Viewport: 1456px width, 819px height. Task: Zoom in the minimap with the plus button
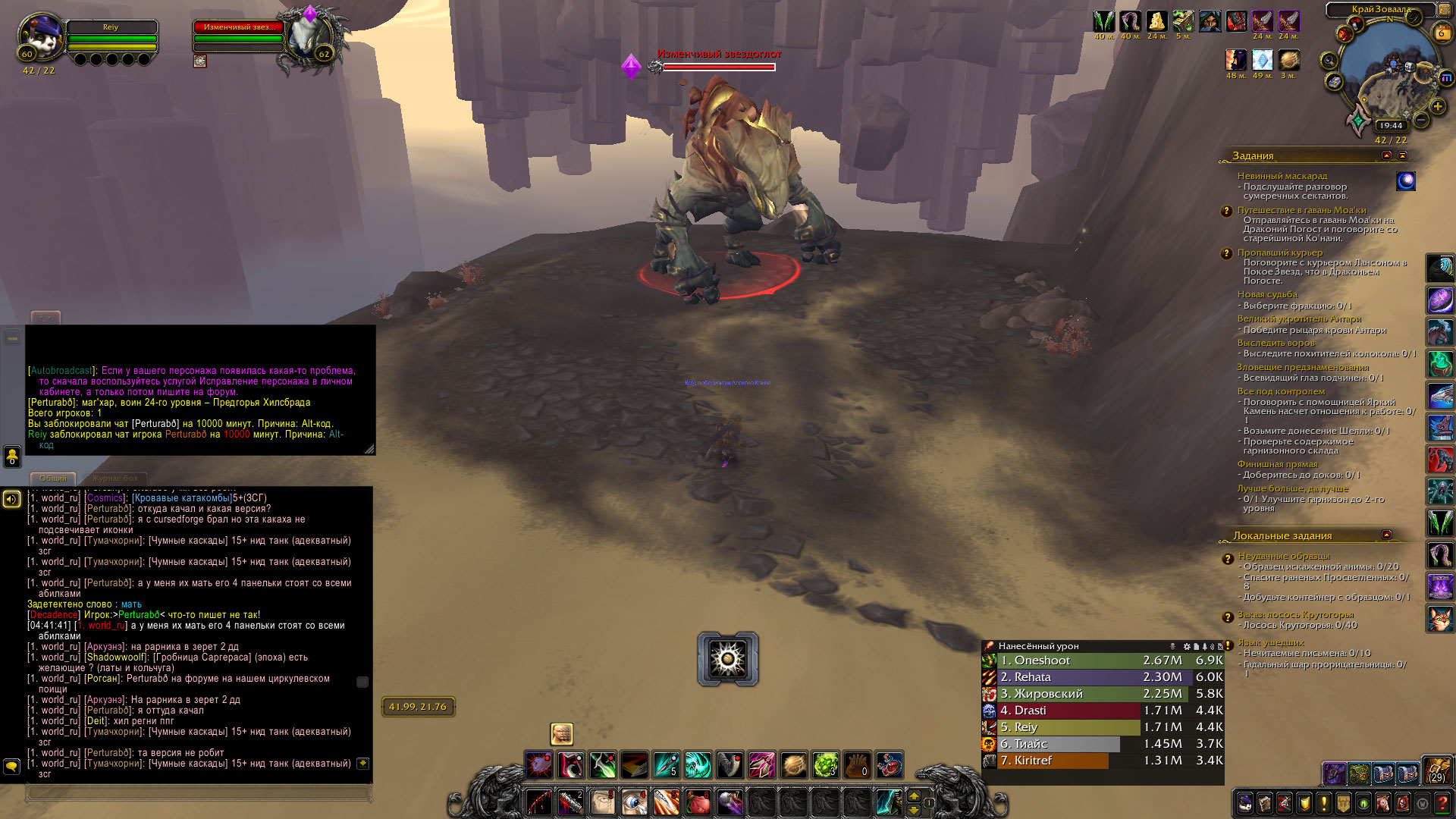pyautogui.click(x=1437, y=107)
